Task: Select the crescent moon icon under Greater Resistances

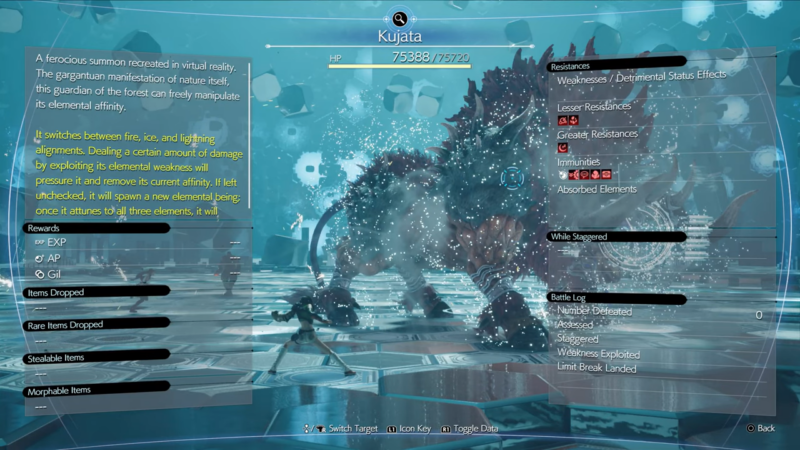Action: tap(563, 148)
